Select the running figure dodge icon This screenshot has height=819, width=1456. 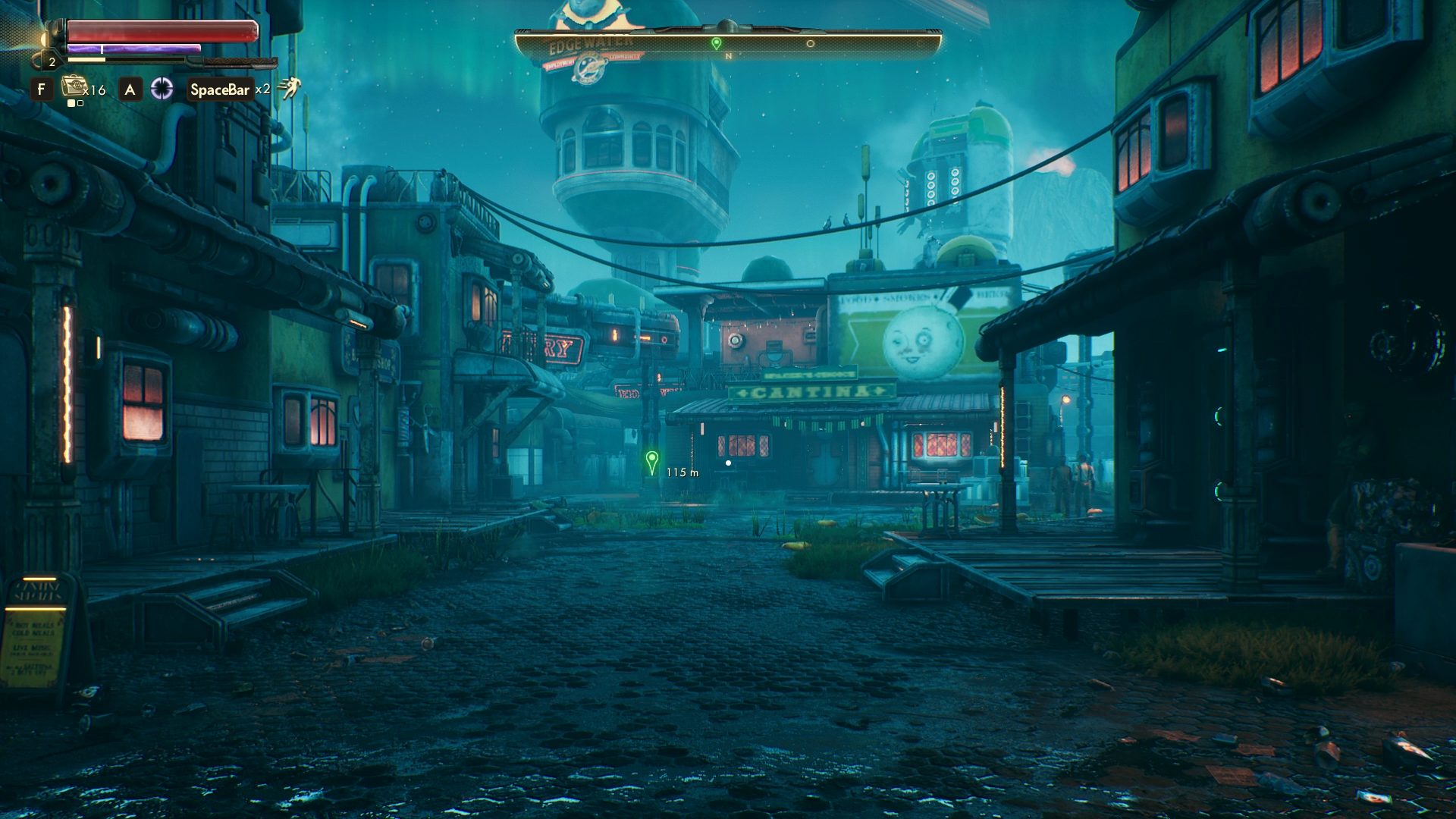(x=289, y=89)
